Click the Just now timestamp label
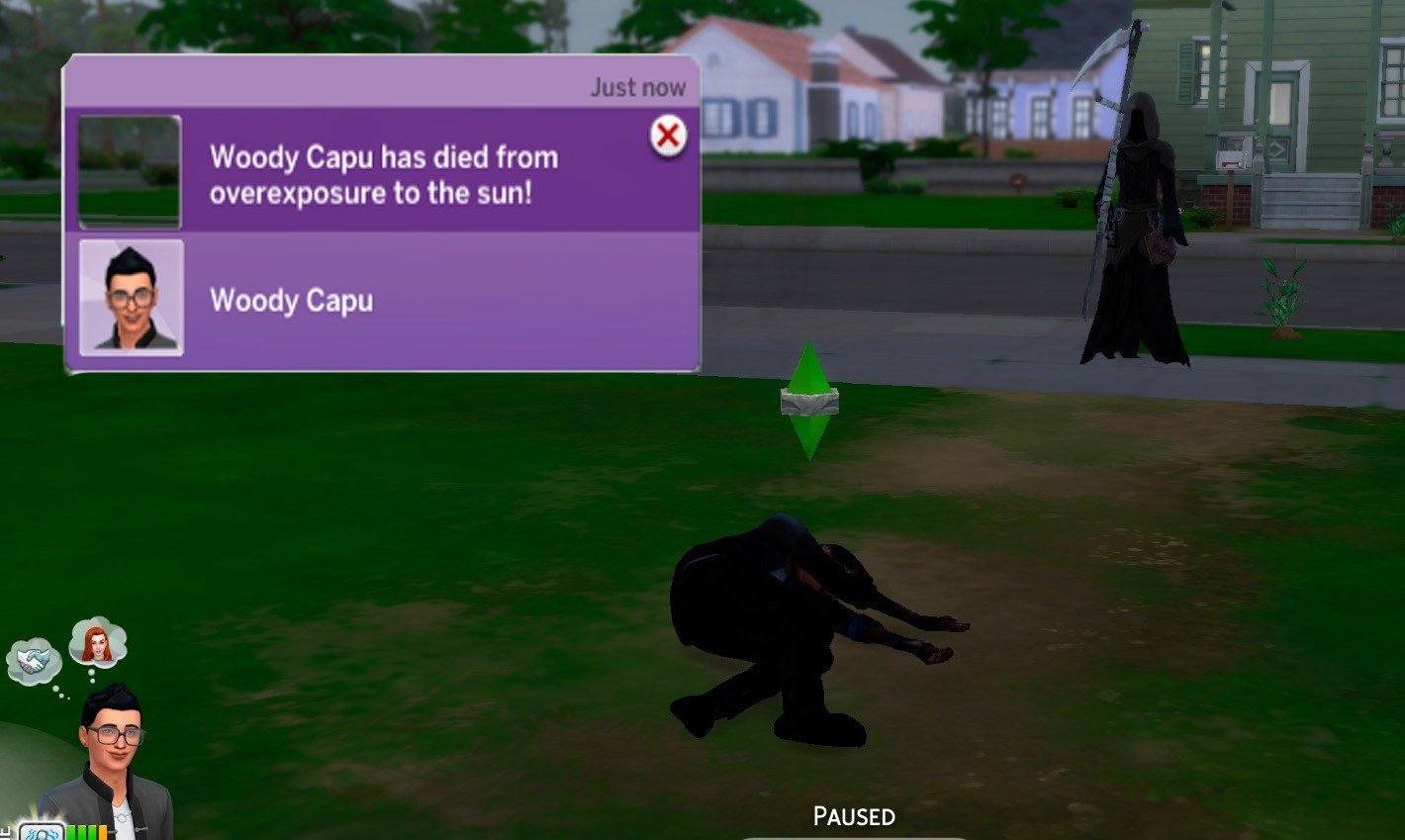This screenshot has width=1405, height=840. [636, 86]
